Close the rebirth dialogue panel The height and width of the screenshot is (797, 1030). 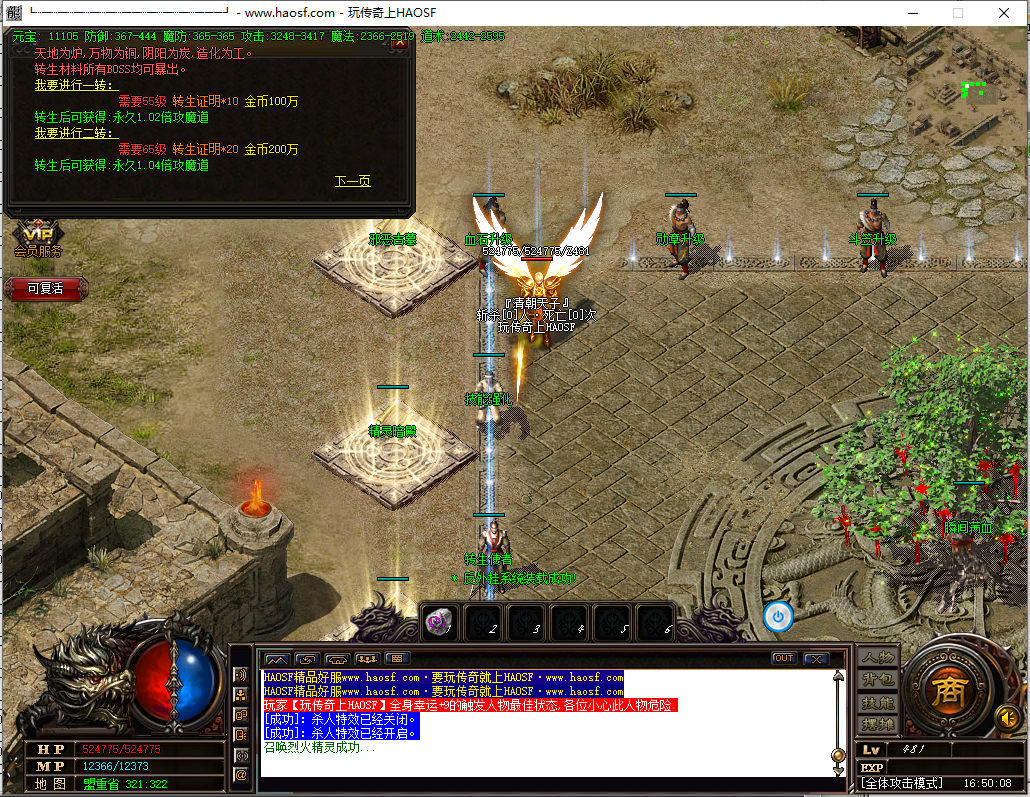click(x=399, y=43)
